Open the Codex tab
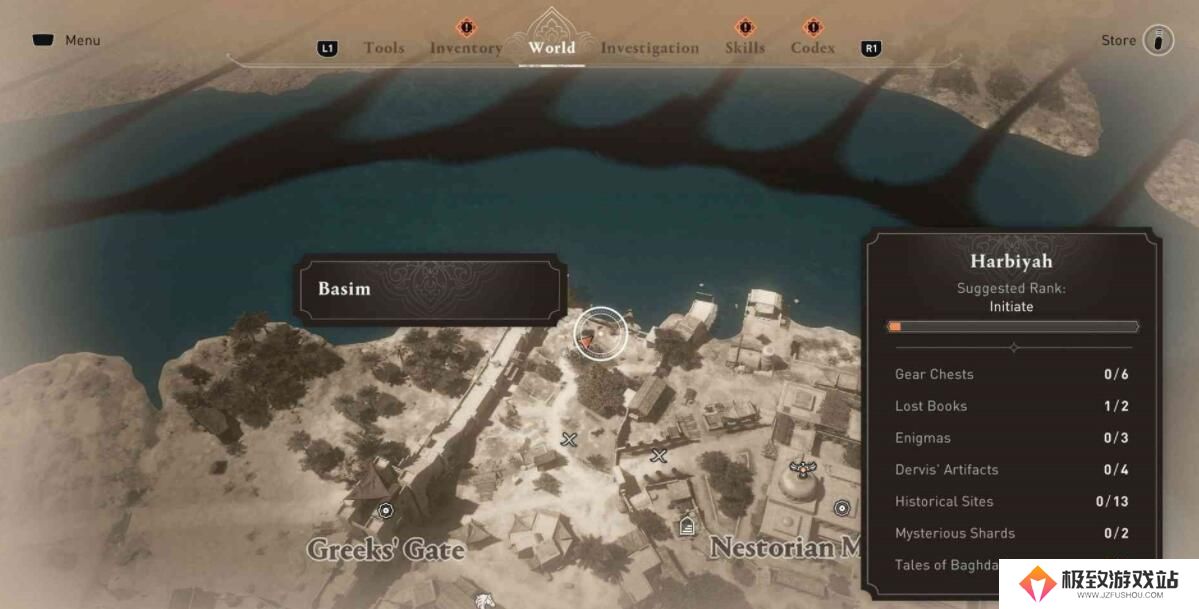This screenshot has width=1199, height=609. pyautogui.click(x=812, y=48)
